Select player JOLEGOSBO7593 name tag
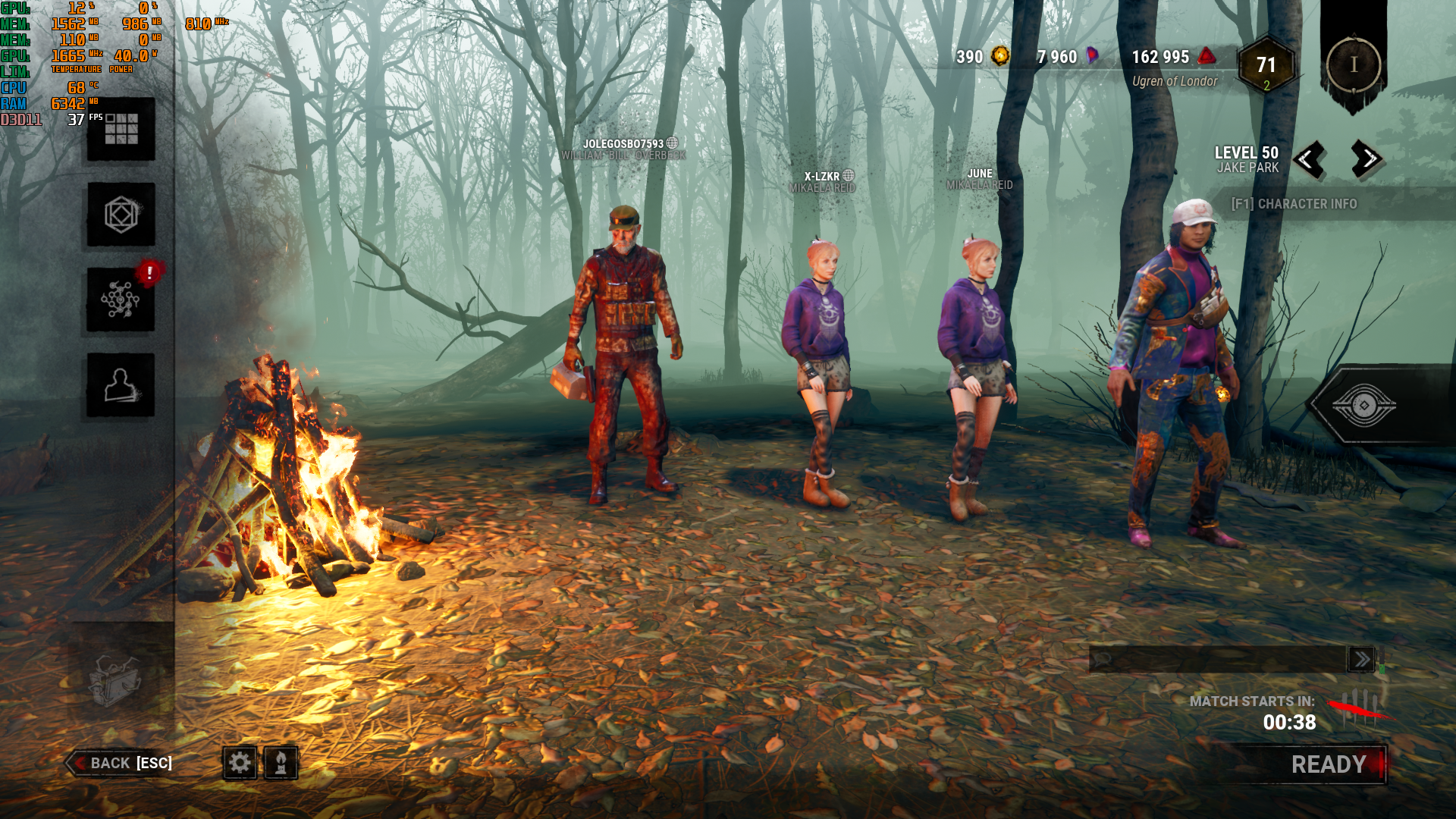Image resolution: width=1456 pixels, height=819 pixels. [x=623, y=144]
